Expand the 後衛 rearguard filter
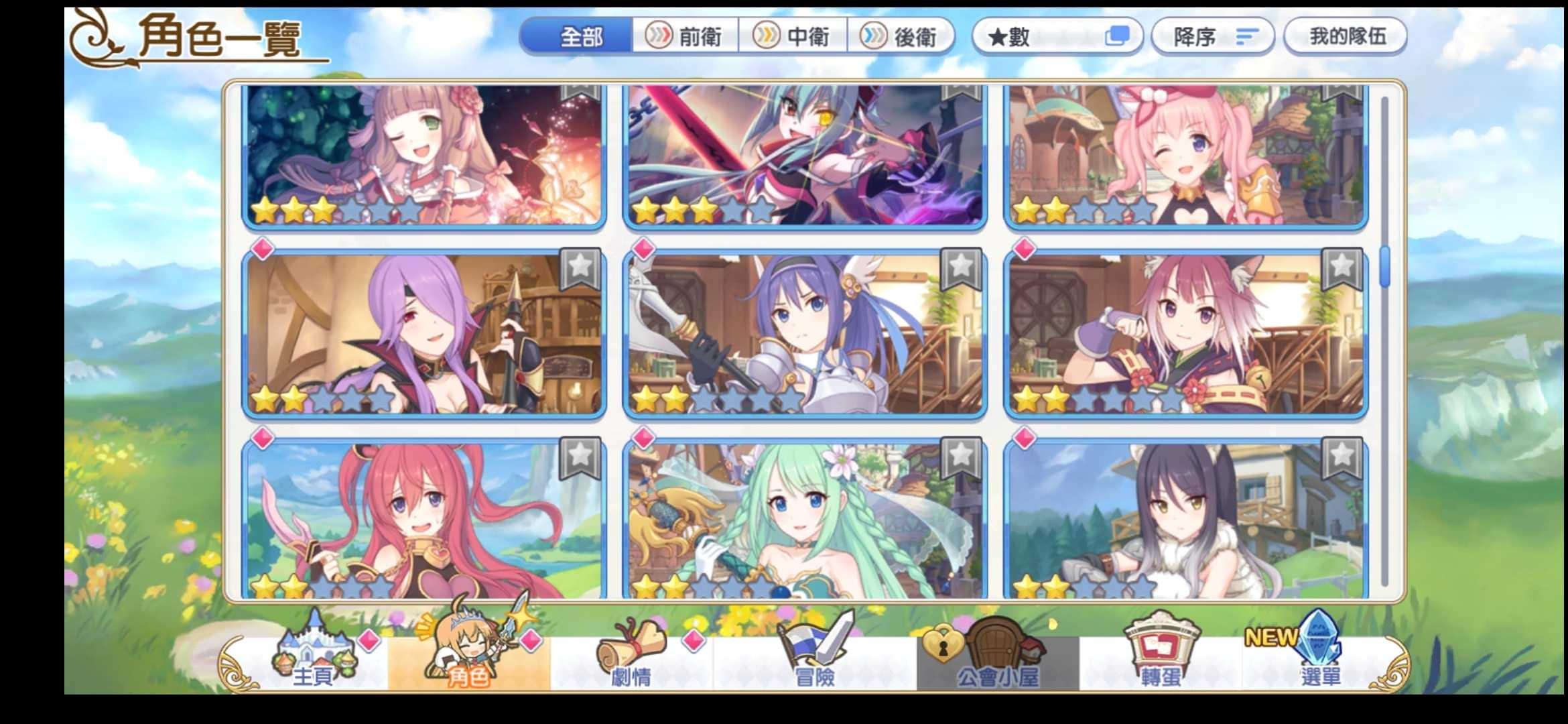1568x724 pixels. click(903, 37)
